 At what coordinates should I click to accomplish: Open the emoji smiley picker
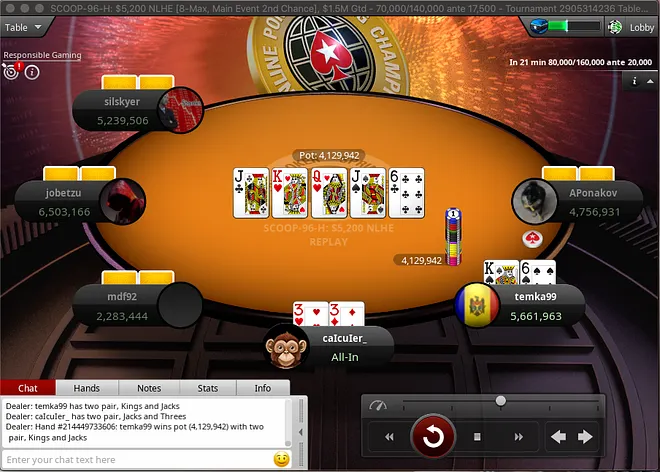(282, 459)
